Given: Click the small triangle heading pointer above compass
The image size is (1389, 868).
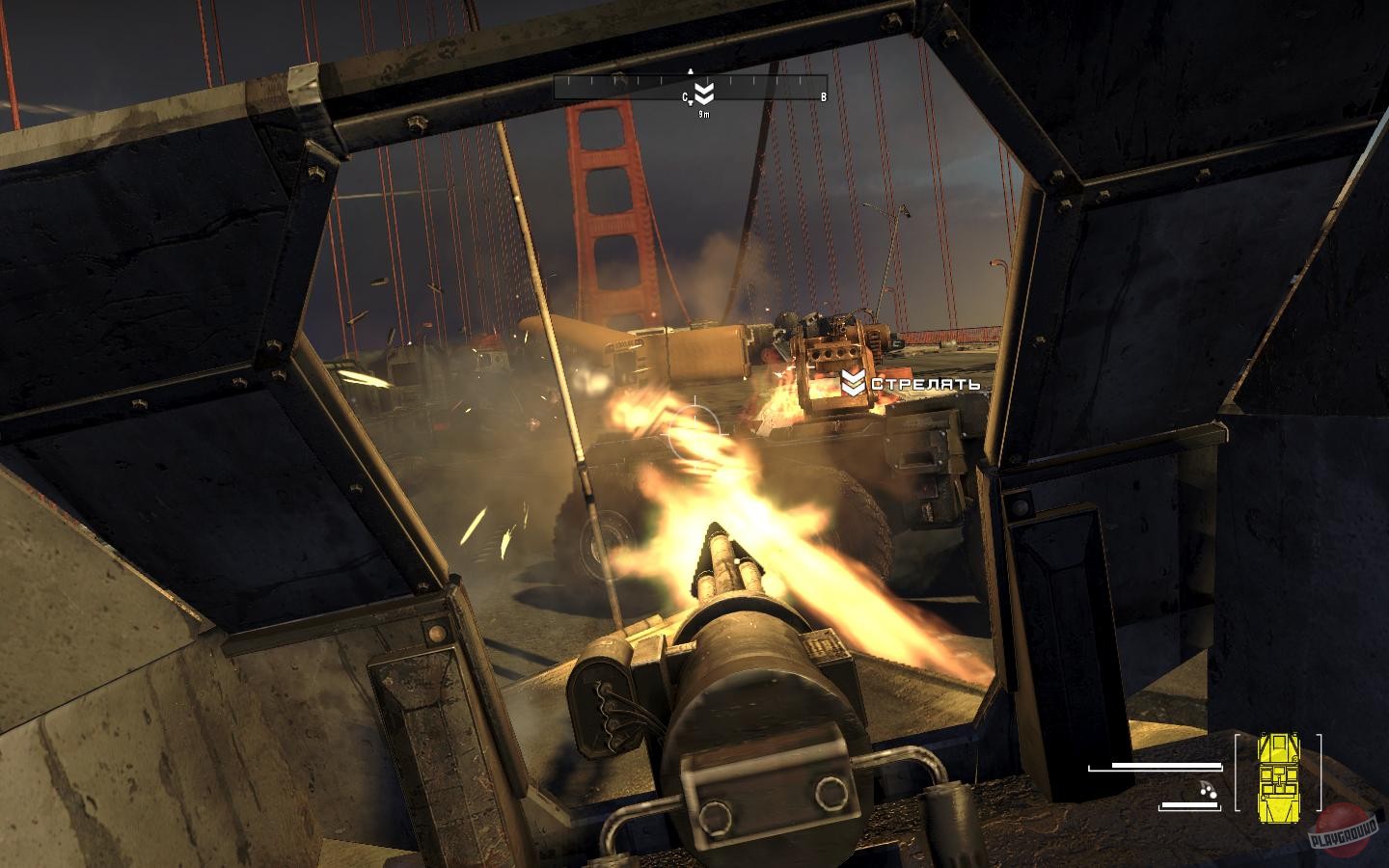Looking at the screenshot, I should 691,71.
